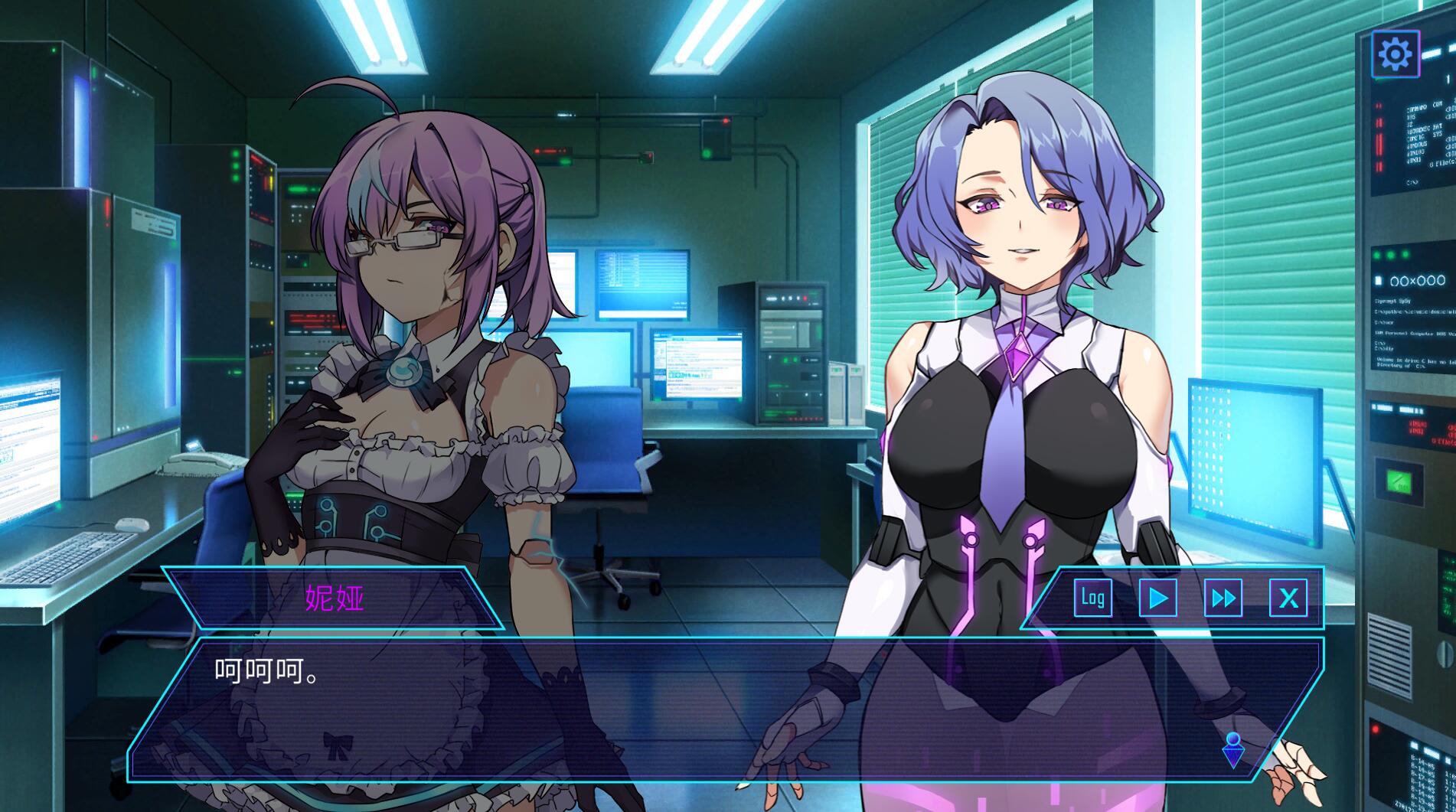Advance the dialogue via the blue arrow indicator

[x=1233, y=750]
